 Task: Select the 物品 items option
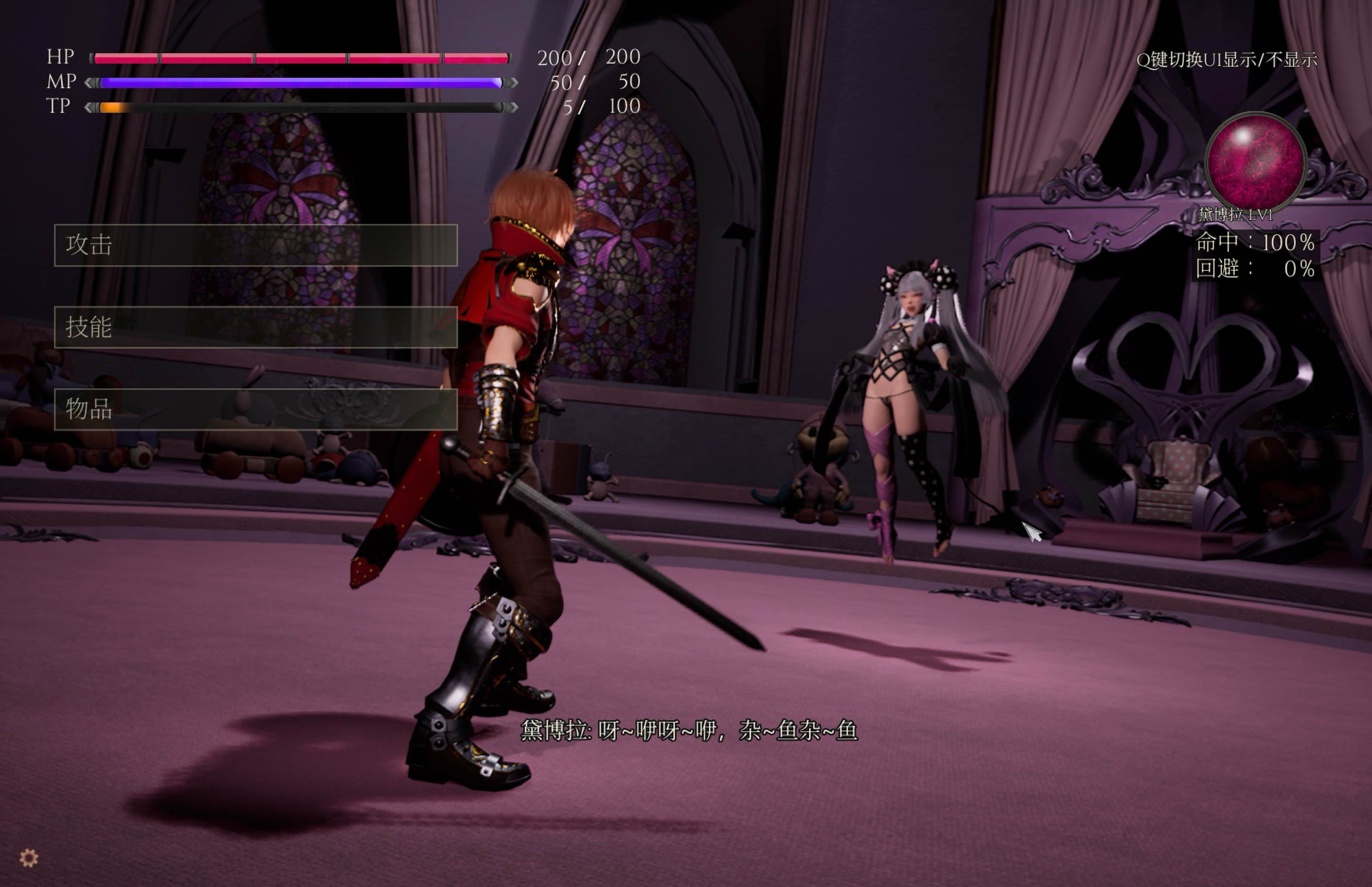click(x=256, y=410)
